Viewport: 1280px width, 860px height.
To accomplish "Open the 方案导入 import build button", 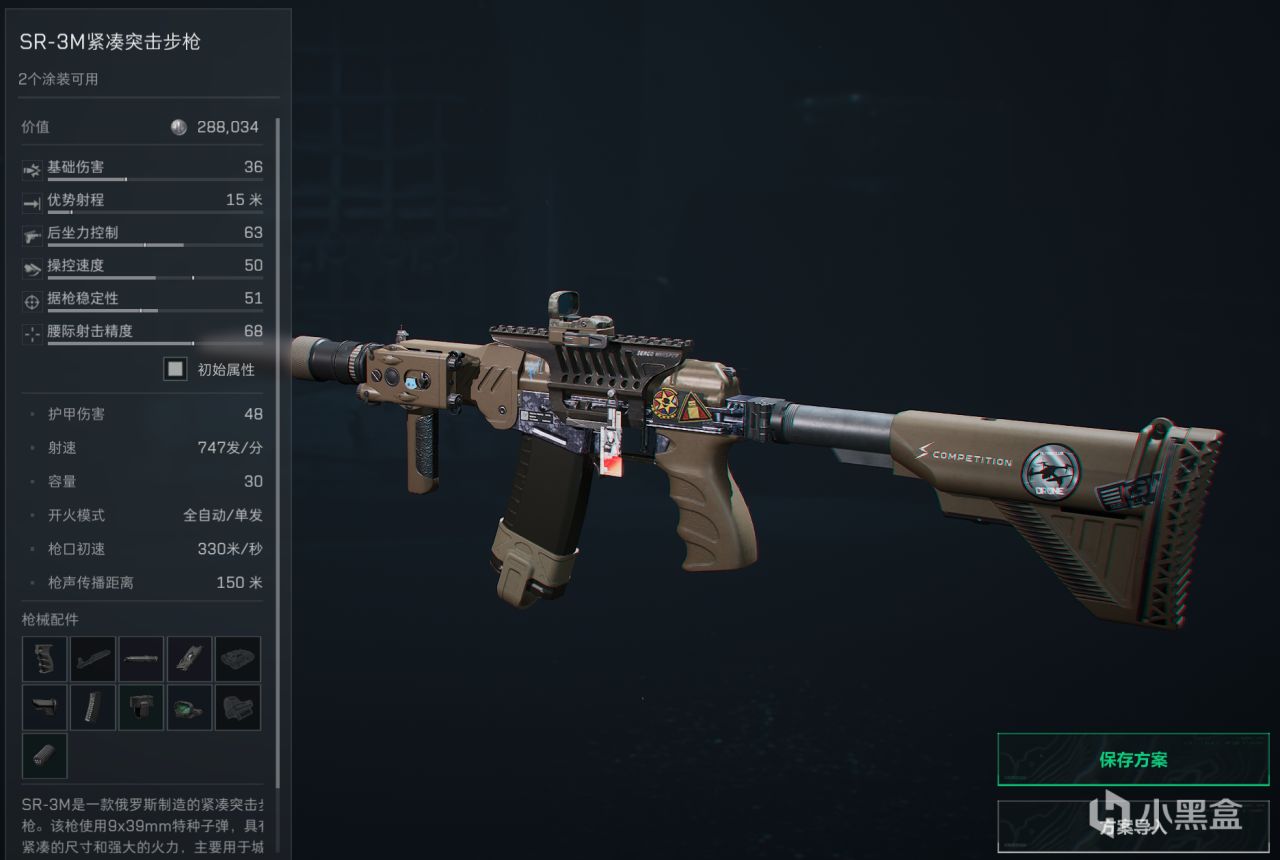I will [x=1133, y=826].
